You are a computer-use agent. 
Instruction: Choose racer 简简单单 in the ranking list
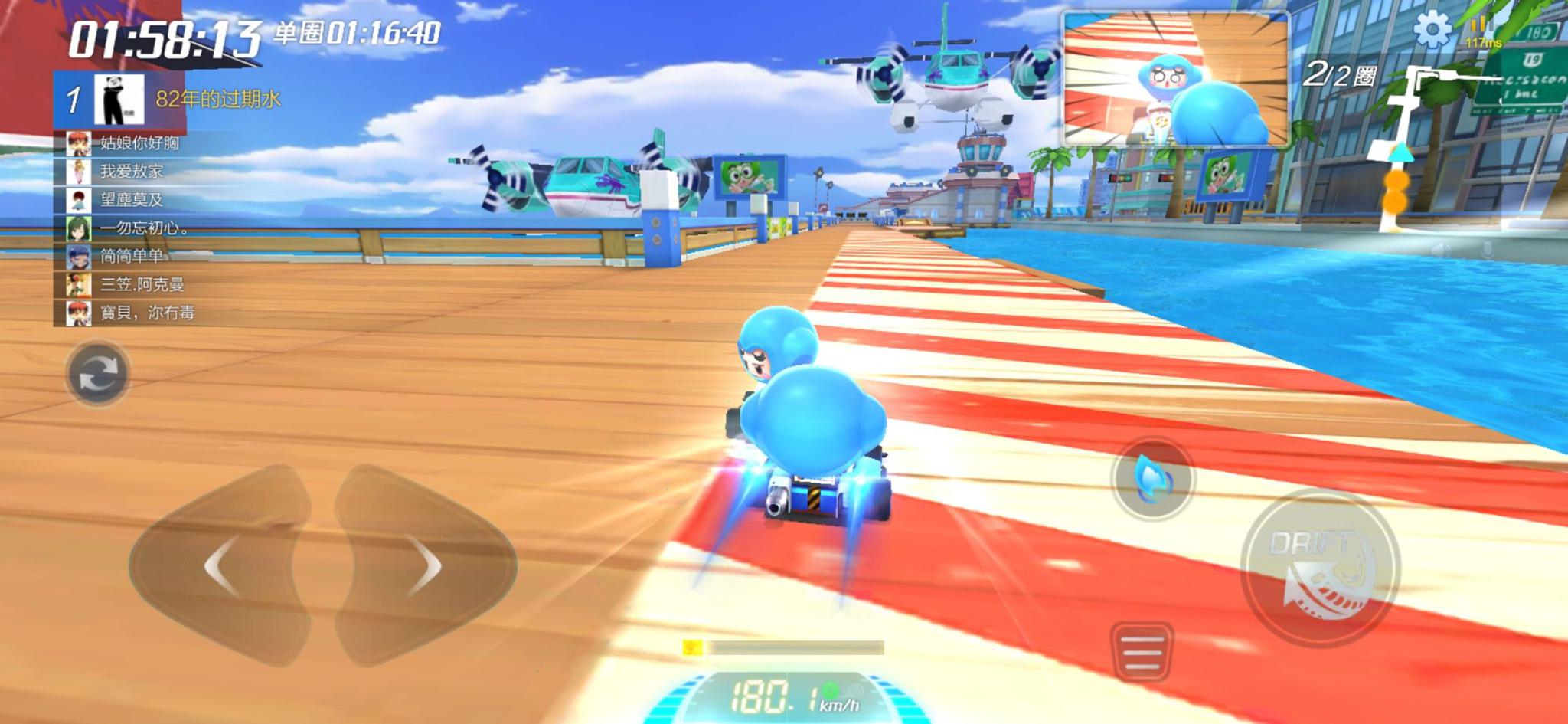click(130, 257)
